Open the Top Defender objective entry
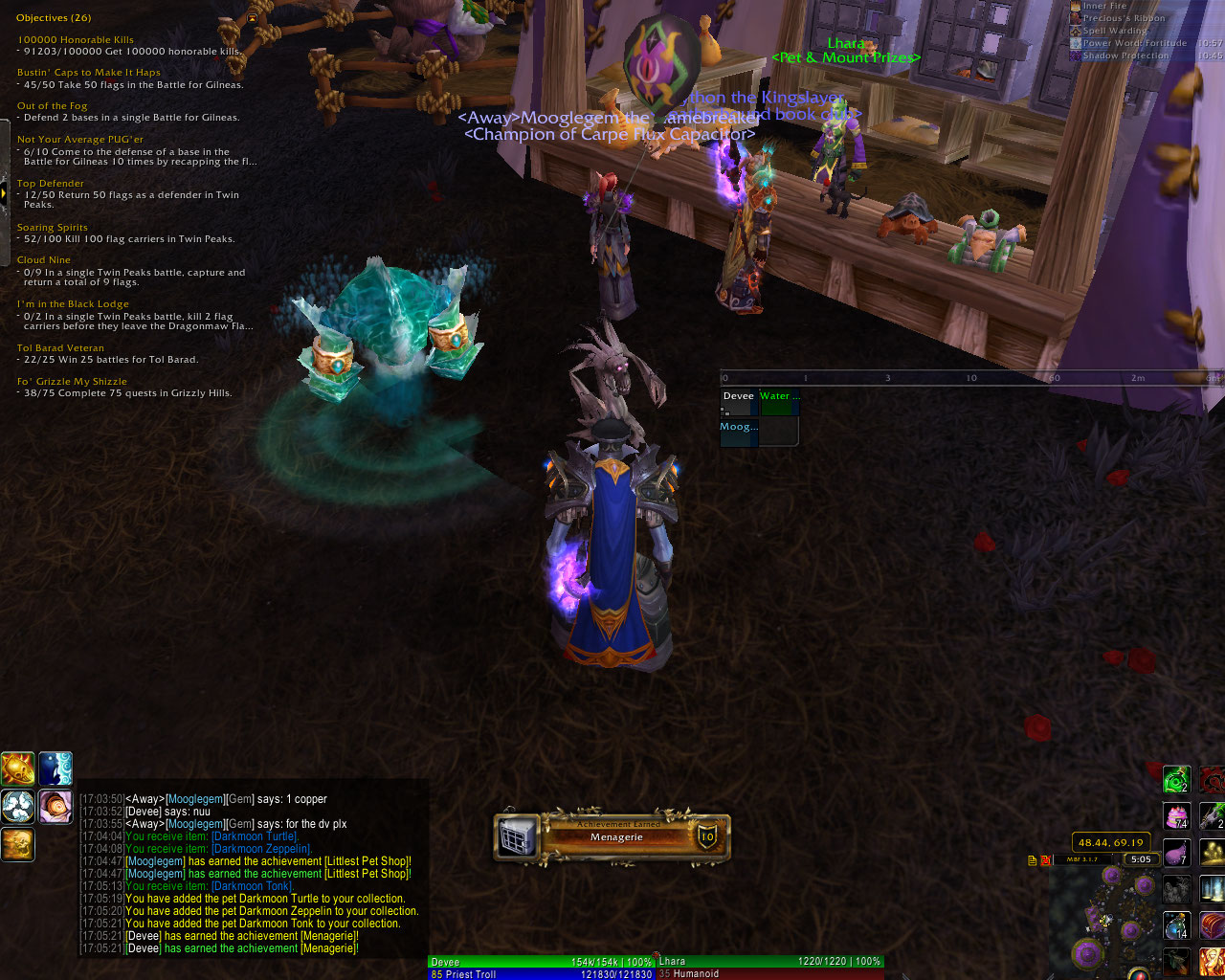 tap(51, 184)
